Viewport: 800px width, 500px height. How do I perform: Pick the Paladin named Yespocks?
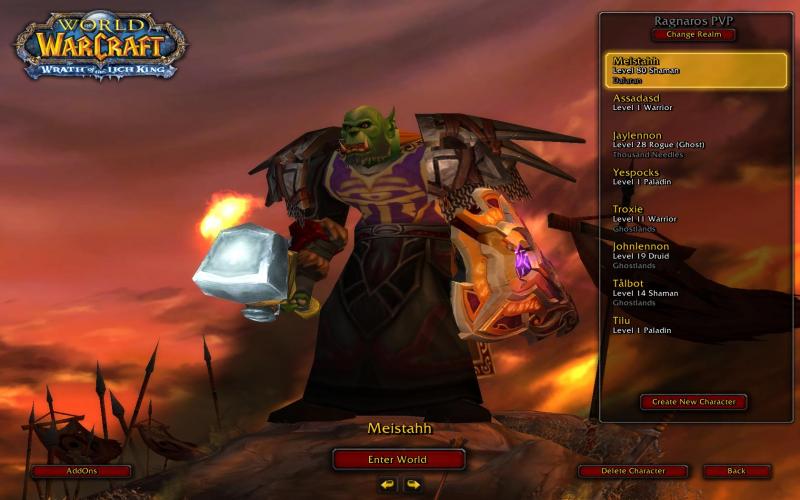695,176
